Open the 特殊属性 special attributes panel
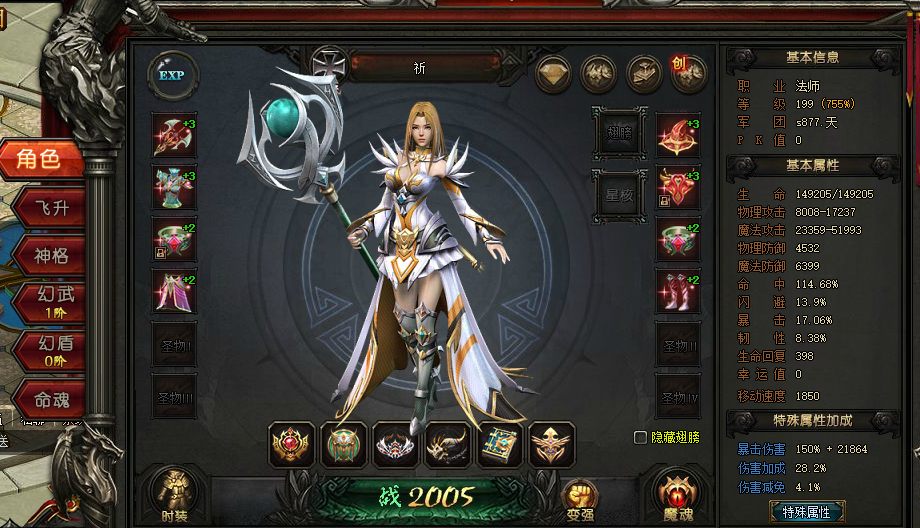Viewport: 920px width, 528px height. tap(807, 512)
